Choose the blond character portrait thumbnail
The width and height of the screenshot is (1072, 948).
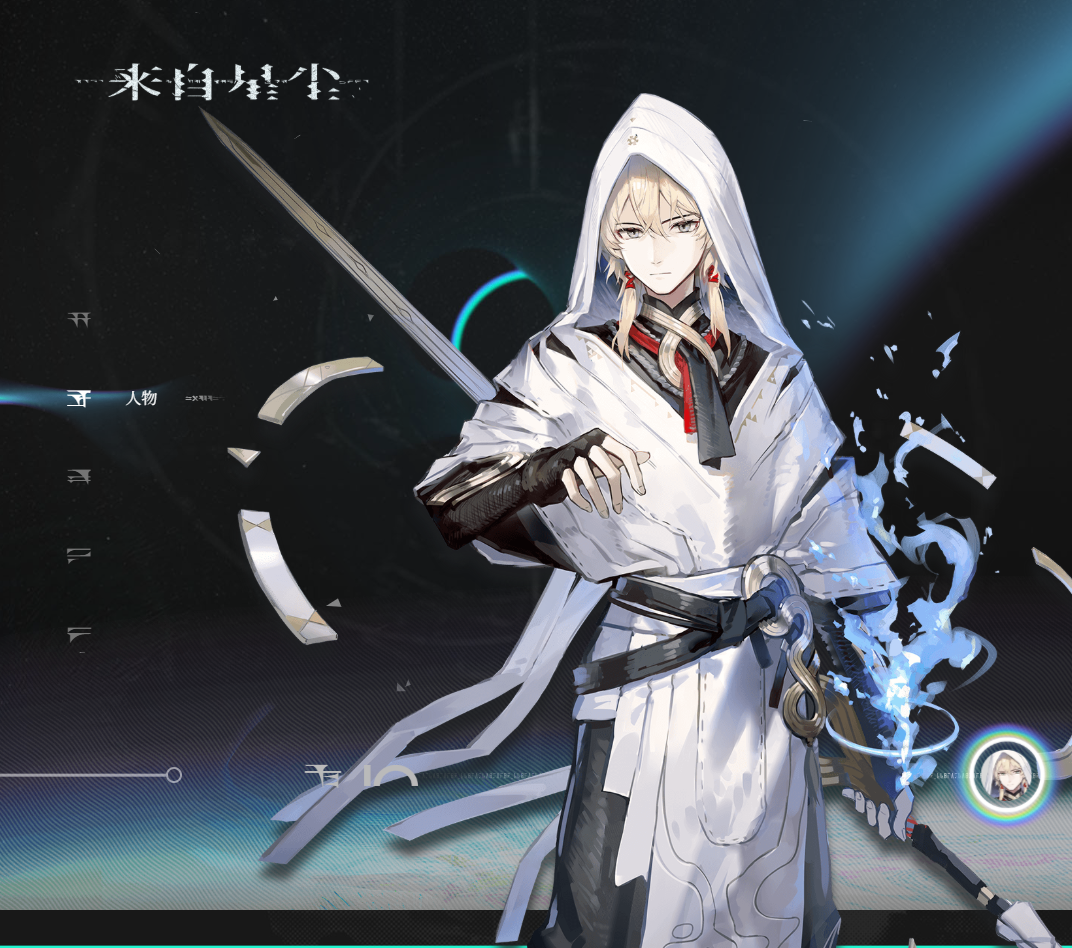coord(1005,776)
